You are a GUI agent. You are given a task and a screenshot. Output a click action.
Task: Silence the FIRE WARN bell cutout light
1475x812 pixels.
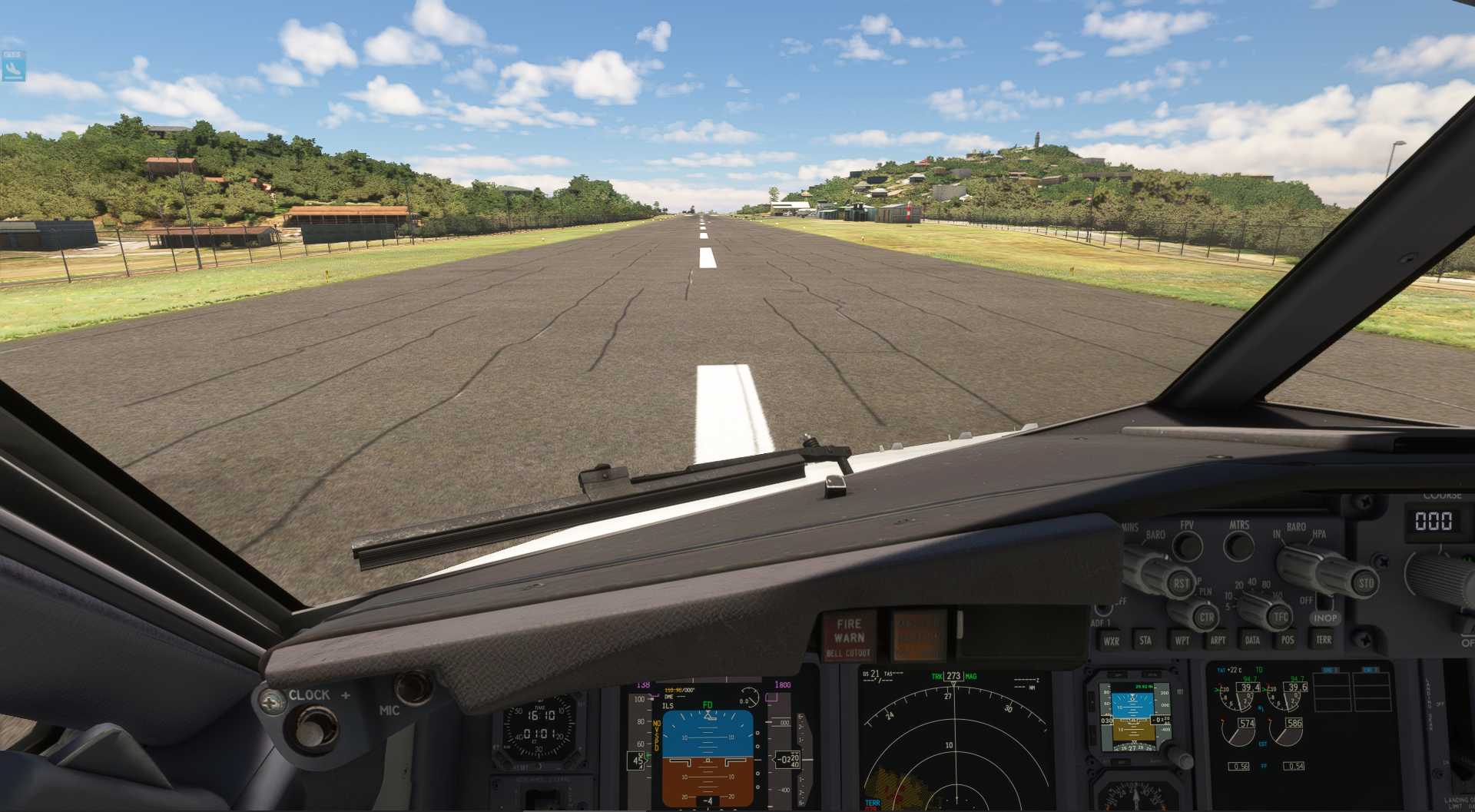pos(849,638)
